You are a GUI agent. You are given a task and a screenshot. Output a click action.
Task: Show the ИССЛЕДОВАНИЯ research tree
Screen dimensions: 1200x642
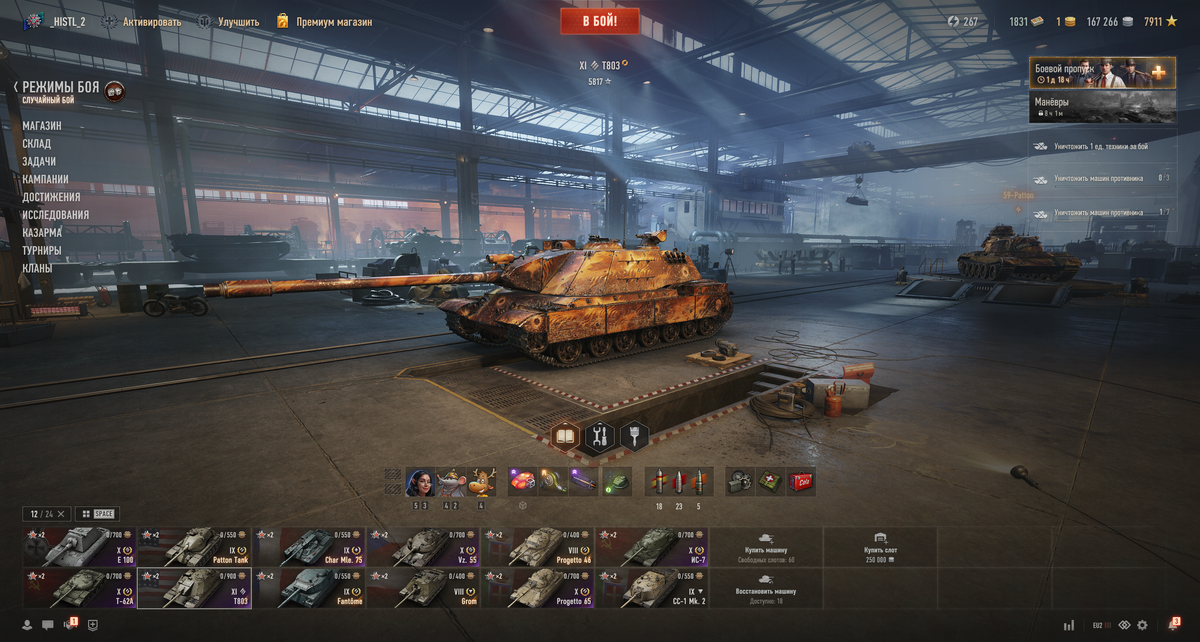(56, 215)
